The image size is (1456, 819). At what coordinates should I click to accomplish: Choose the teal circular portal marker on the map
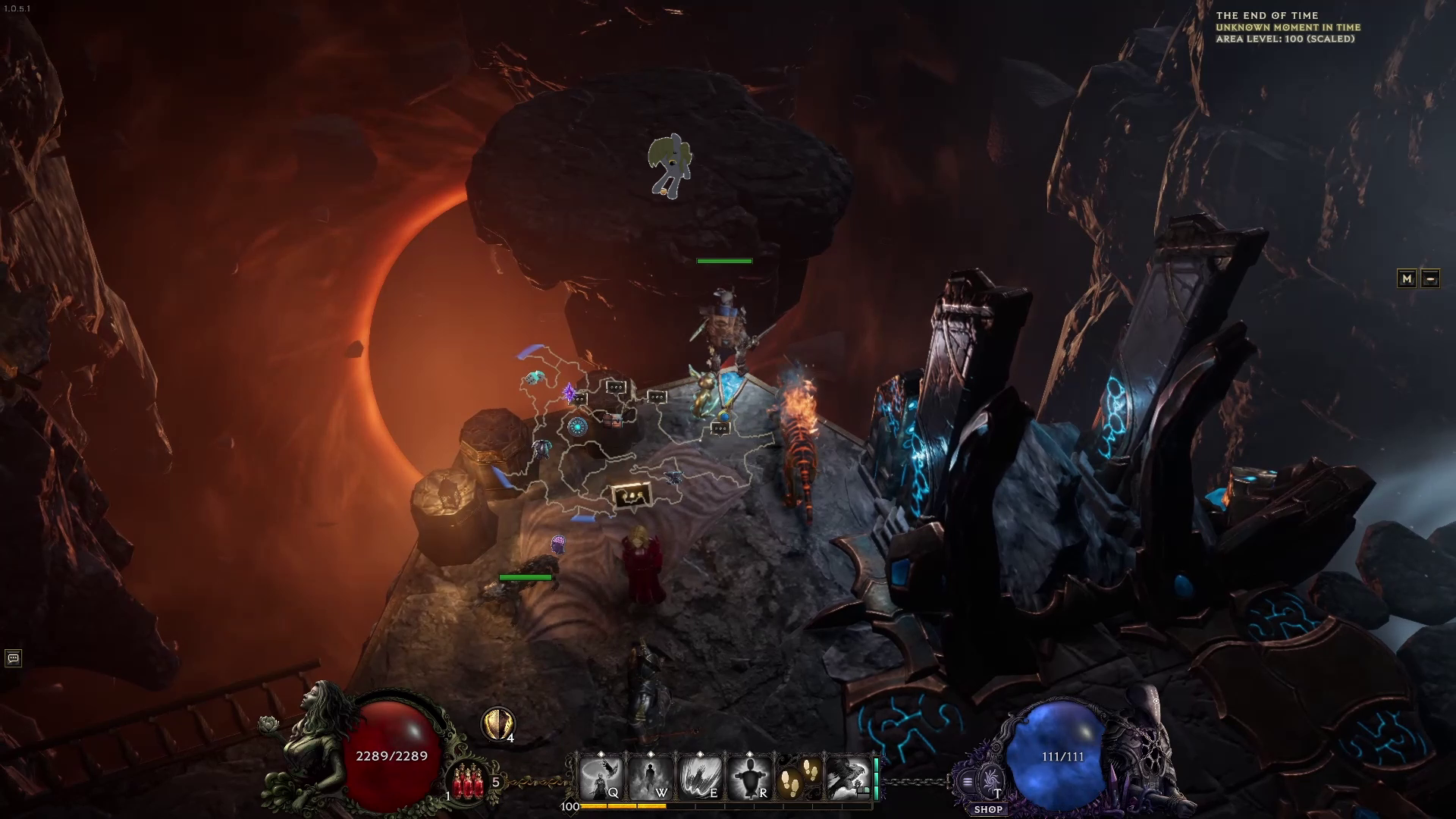coord(577,426)
